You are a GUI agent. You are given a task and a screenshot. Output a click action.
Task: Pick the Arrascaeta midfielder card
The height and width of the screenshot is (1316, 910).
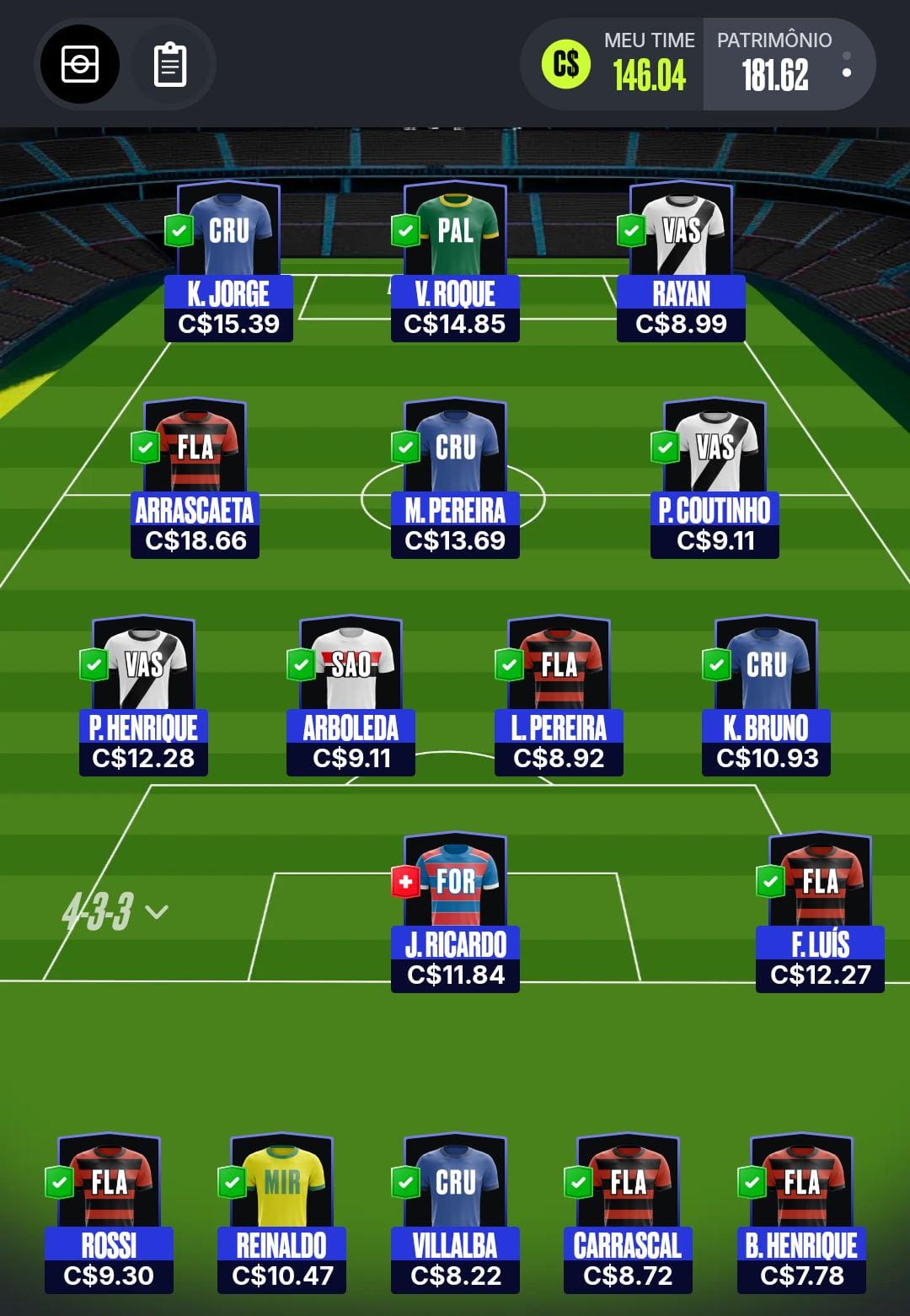pos(195,478)
